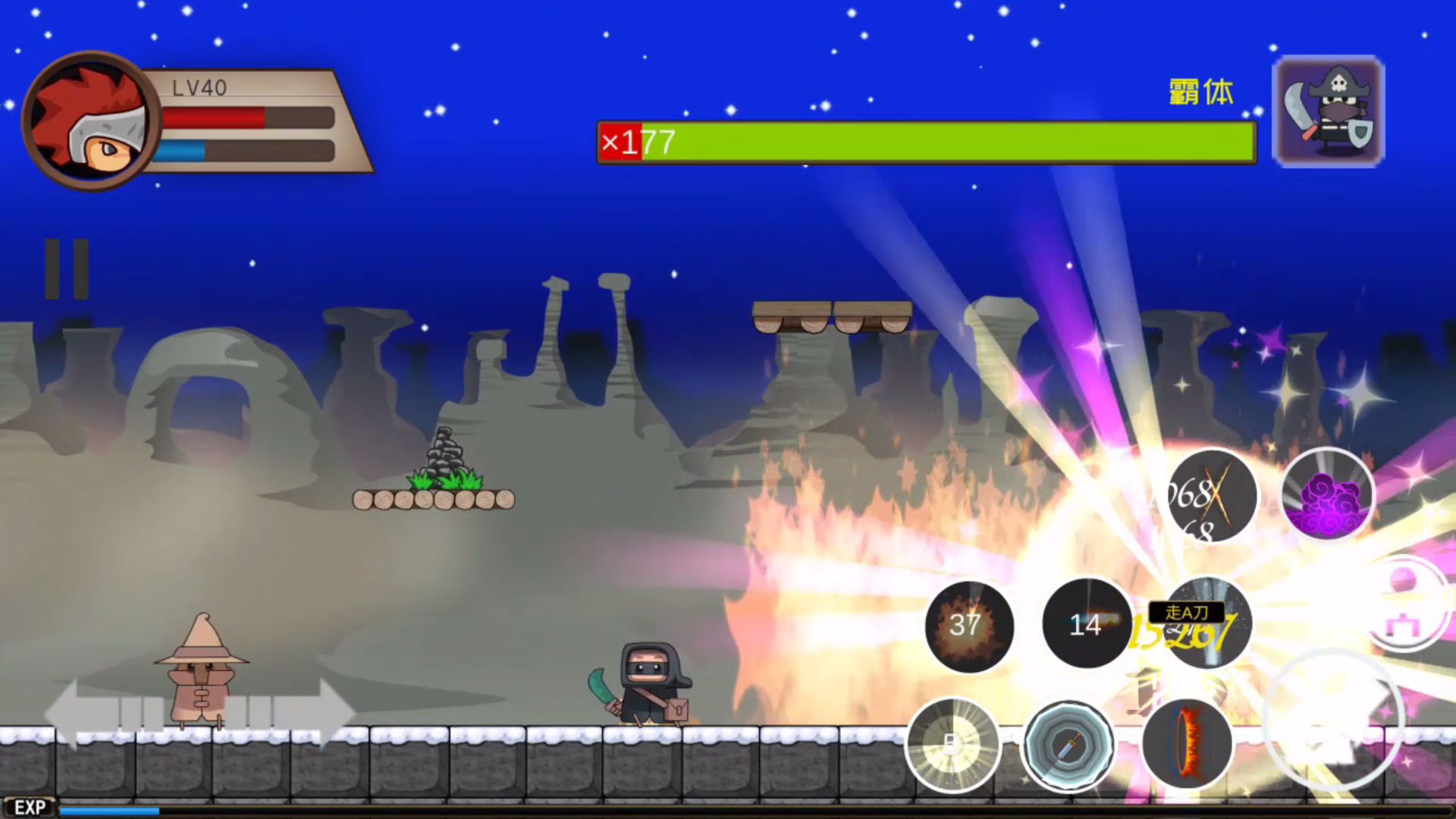Open the red-haired hero portrait

(91, 120)
